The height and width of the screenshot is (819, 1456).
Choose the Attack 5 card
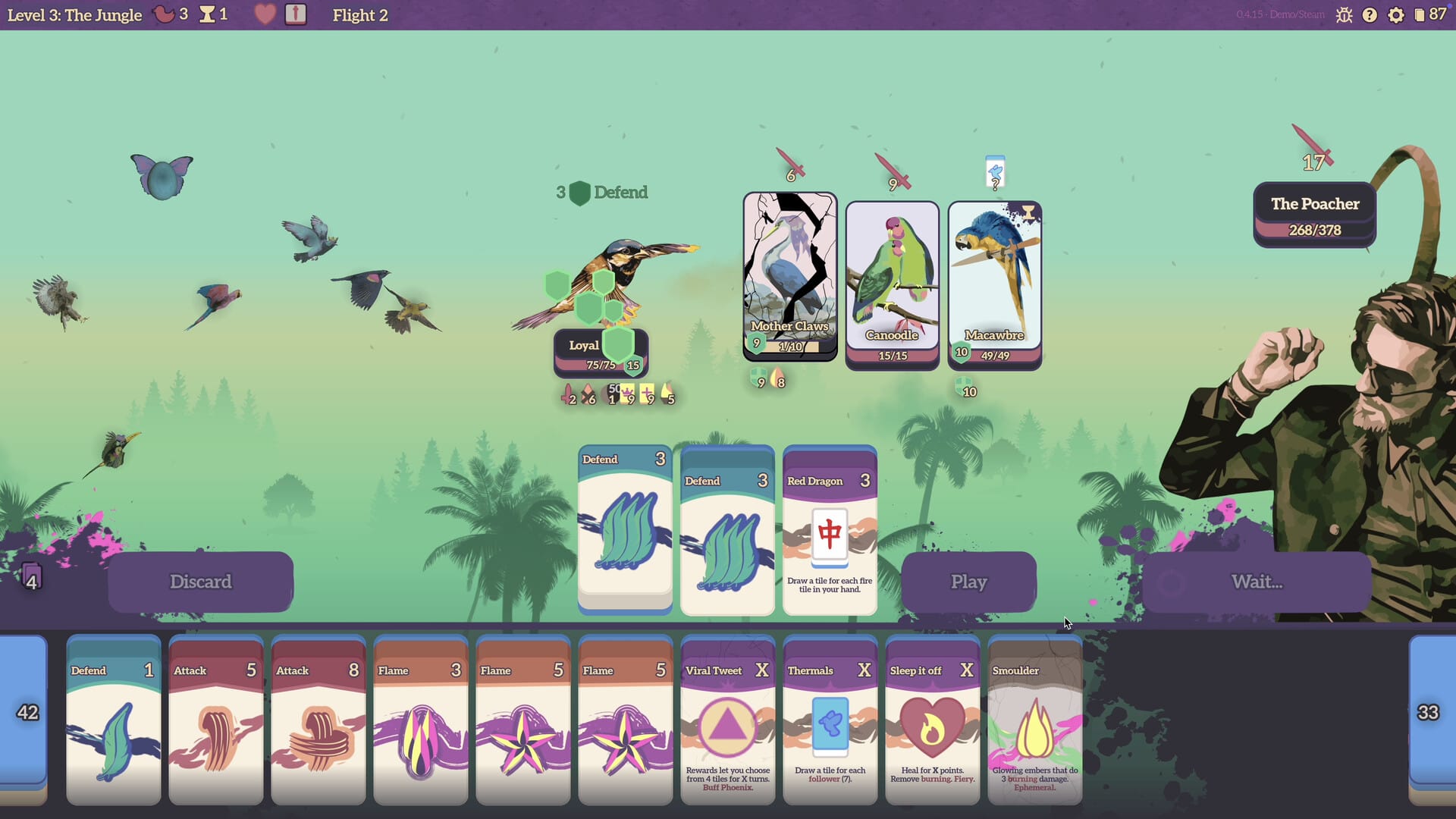[216, 720]
